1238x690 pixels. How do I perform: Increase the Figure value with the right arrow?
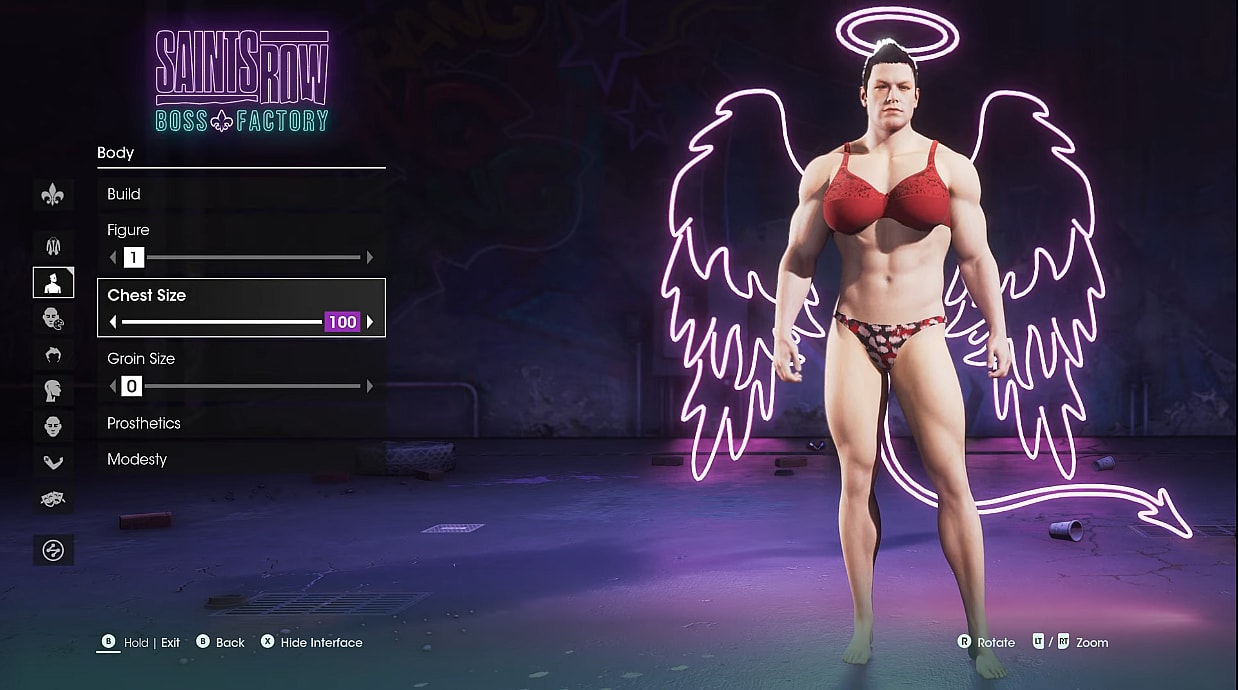[x=370, y=258]
